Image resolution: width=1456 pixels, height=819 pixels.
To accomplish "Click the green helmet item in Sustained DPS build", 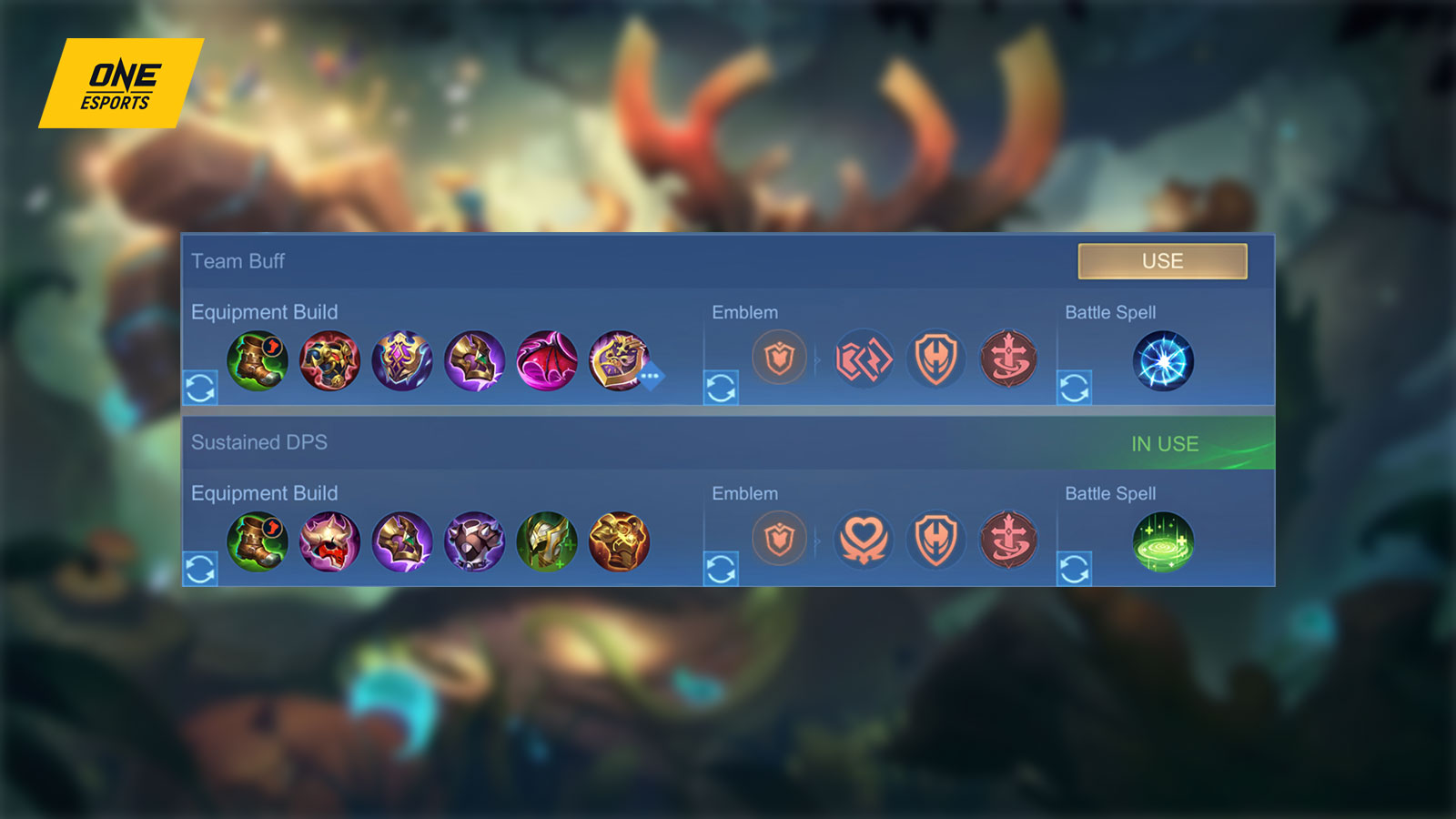I will pyautogui.click(x=547, y=542).
